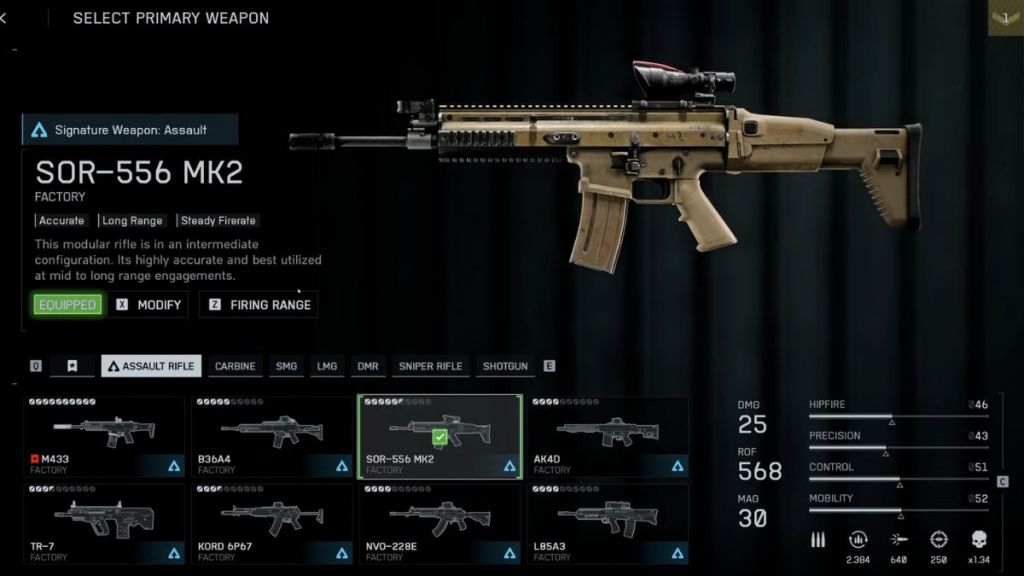Choose the TR-7 weapon tile
This screenshot has height=576, width=1024.
coord(104,522)
